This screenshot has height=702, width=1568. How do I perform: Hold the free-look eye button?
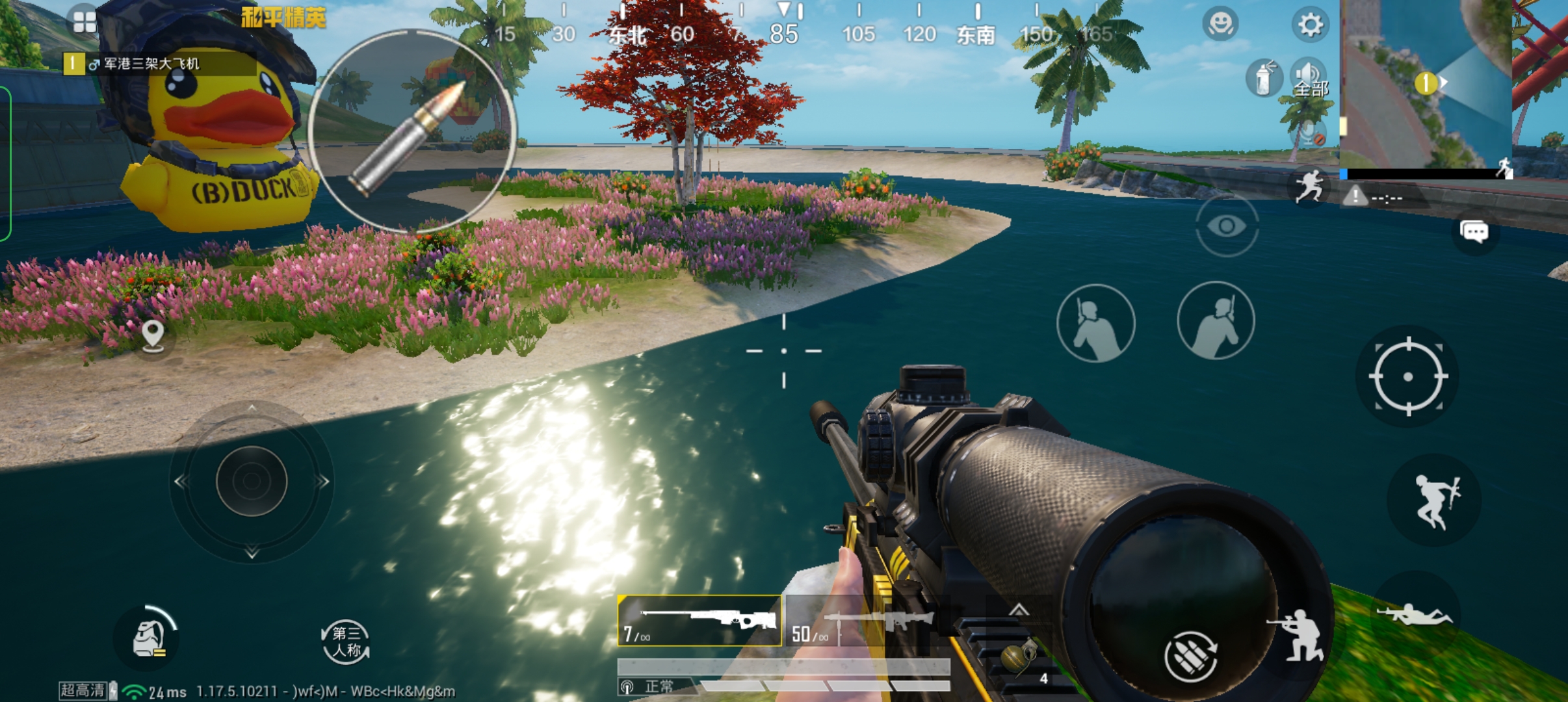(x=1227, y=226)
